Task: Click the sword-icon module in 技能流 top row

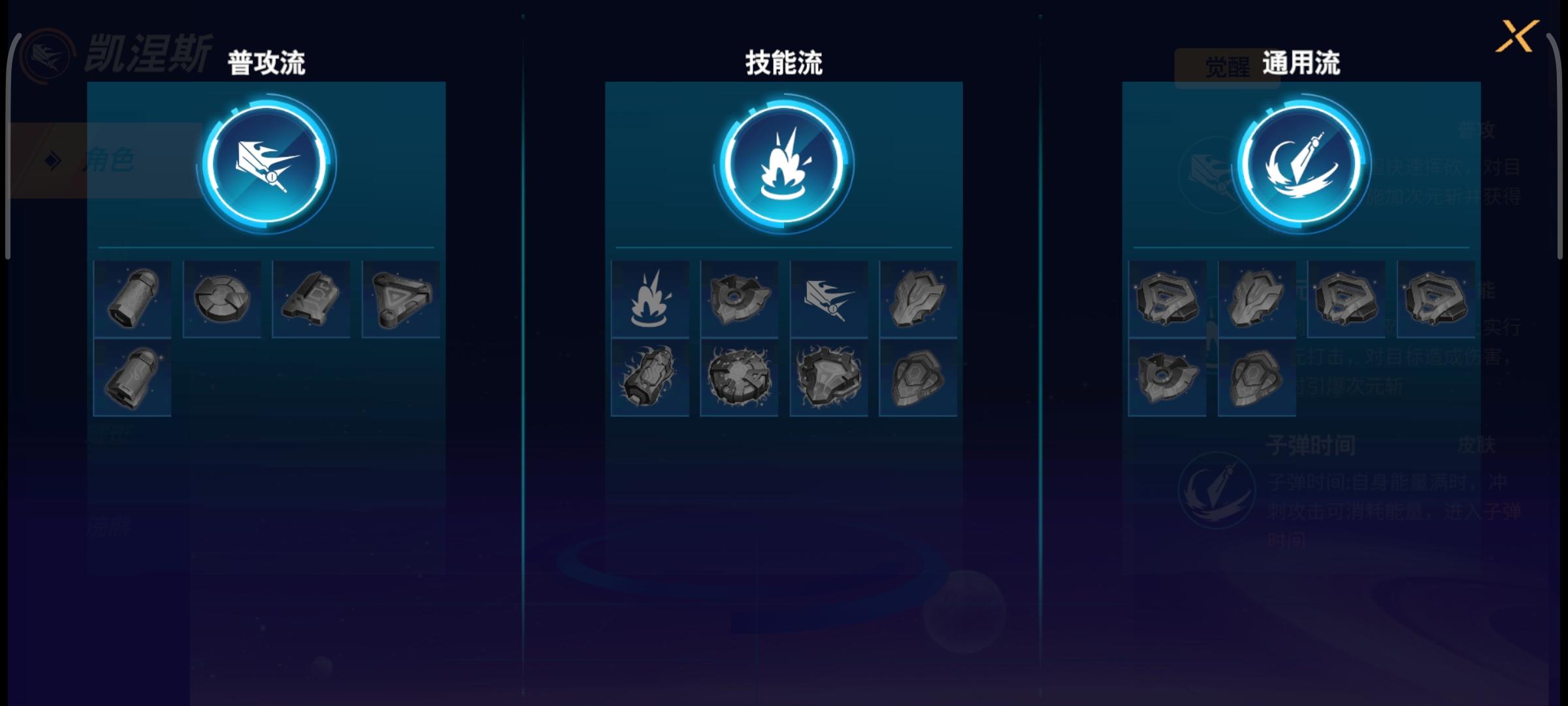Action: (828, 299)
